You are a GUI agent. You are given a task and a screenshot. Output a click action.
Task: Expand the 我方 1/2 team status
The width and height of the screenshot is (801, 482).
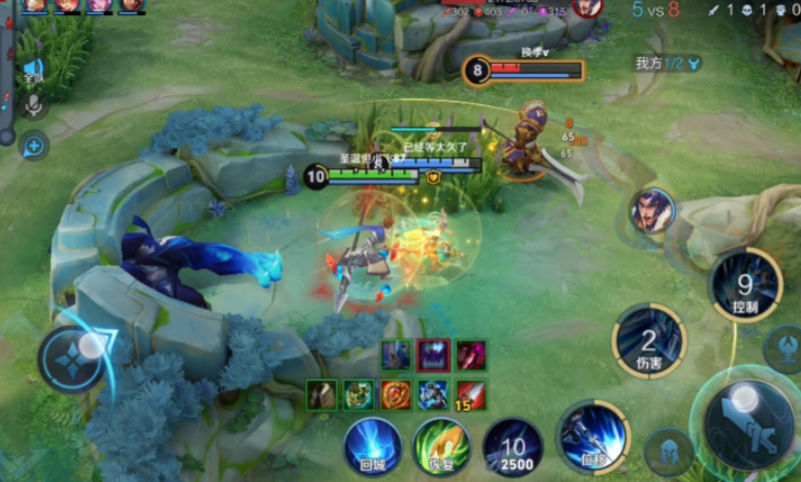[x=668, y=63]
